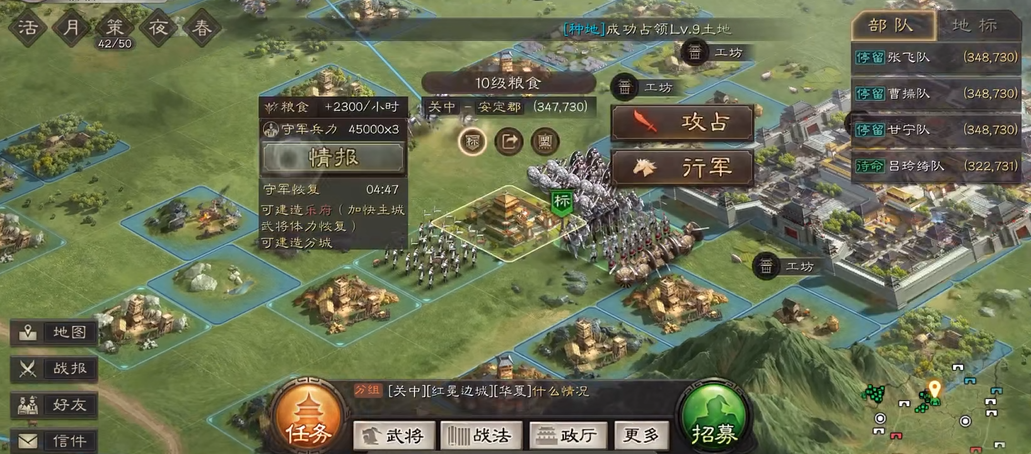This screenshot has height=454, width=1031.
Task: Open the 战法 tactics menu
Action: pos(481,435)
